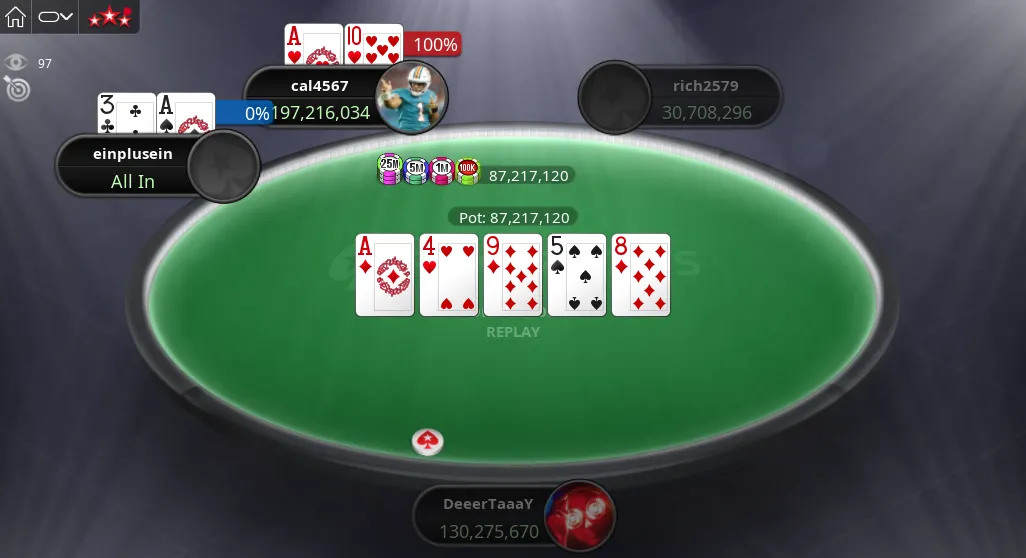Go to the lobby with the home icon

coord(16,17)
